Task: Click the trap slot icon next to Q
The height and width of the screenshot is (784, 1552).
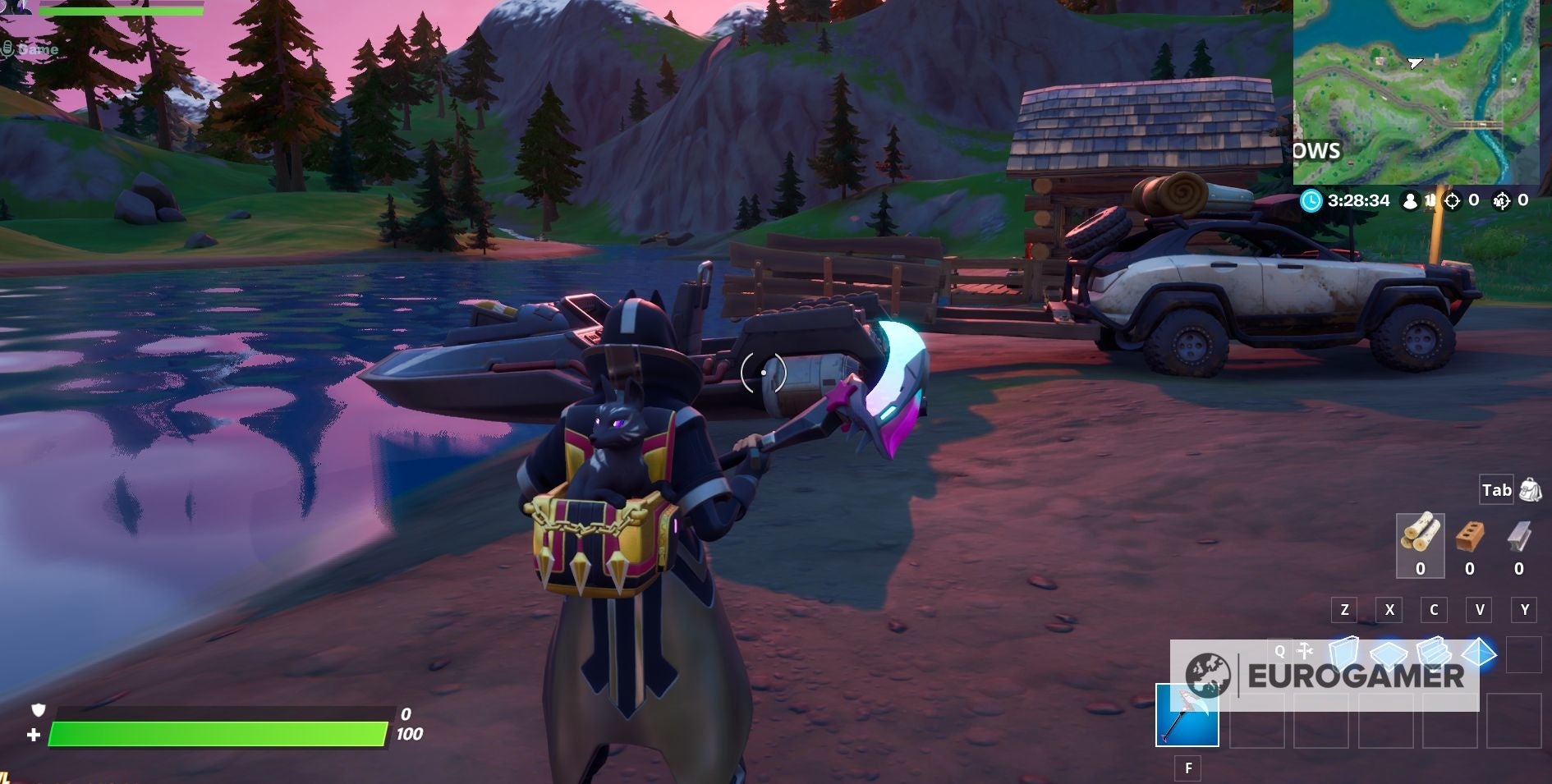Action: (1304, 649)
